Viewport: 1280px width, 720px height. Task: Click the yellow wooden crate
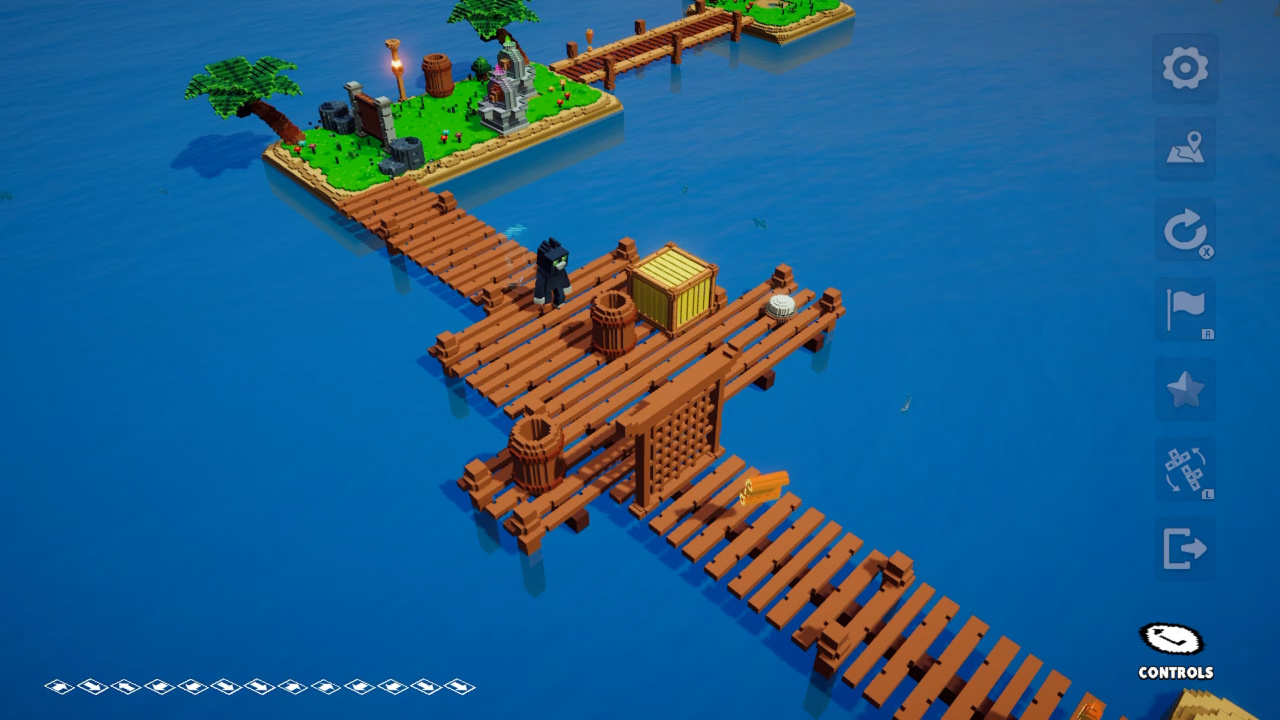tap(672, 288)
